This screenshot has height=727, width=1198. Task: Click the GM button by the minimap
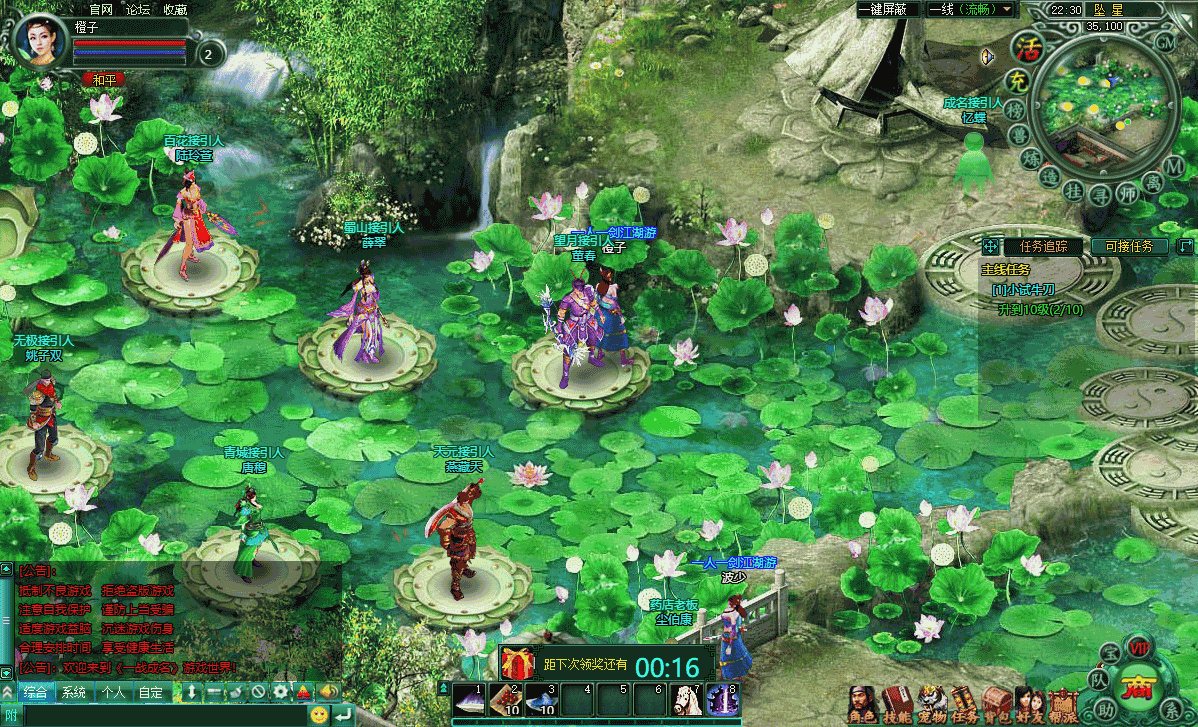(1165, 42)
